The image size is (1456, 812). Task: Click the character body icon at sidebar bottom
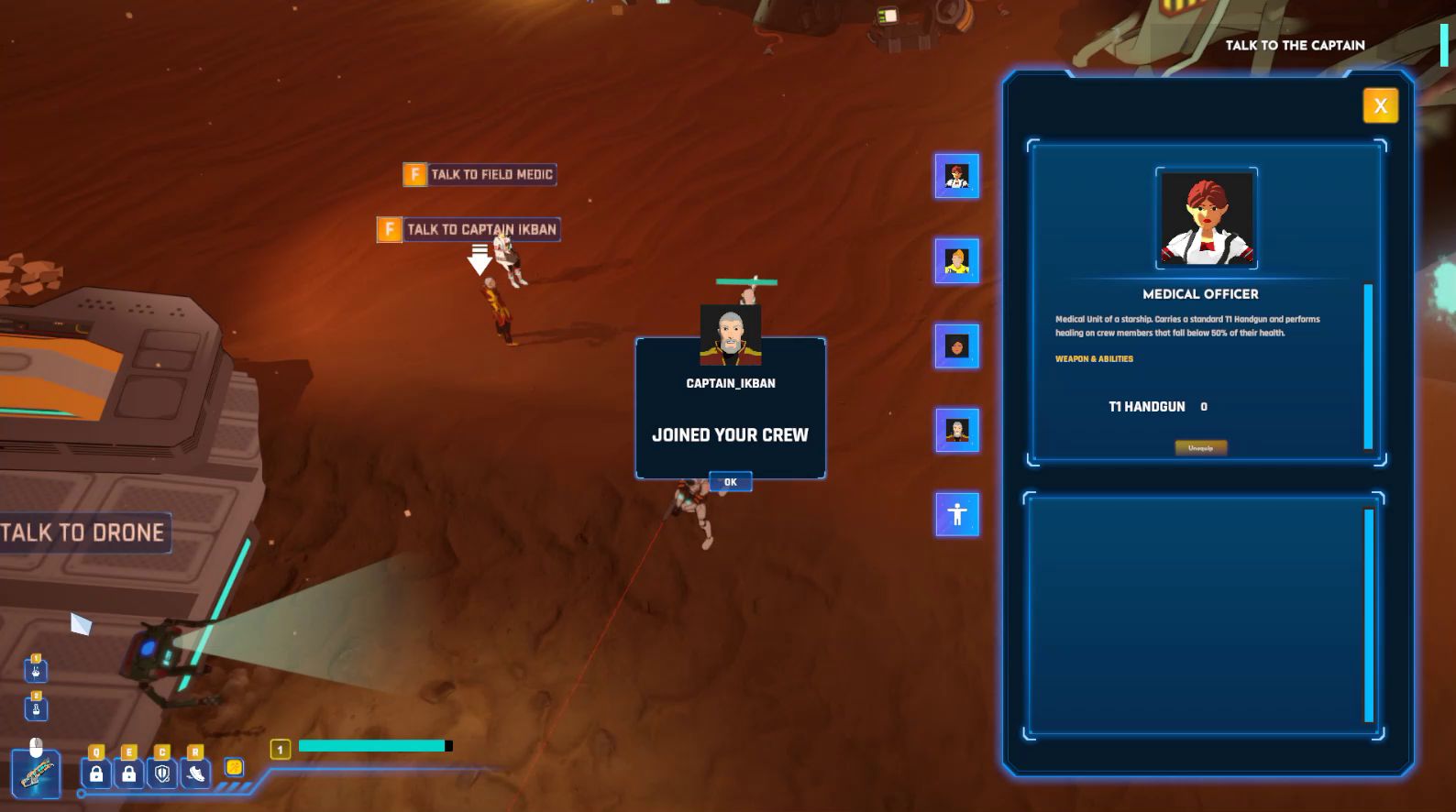click(x=956, y=514)
